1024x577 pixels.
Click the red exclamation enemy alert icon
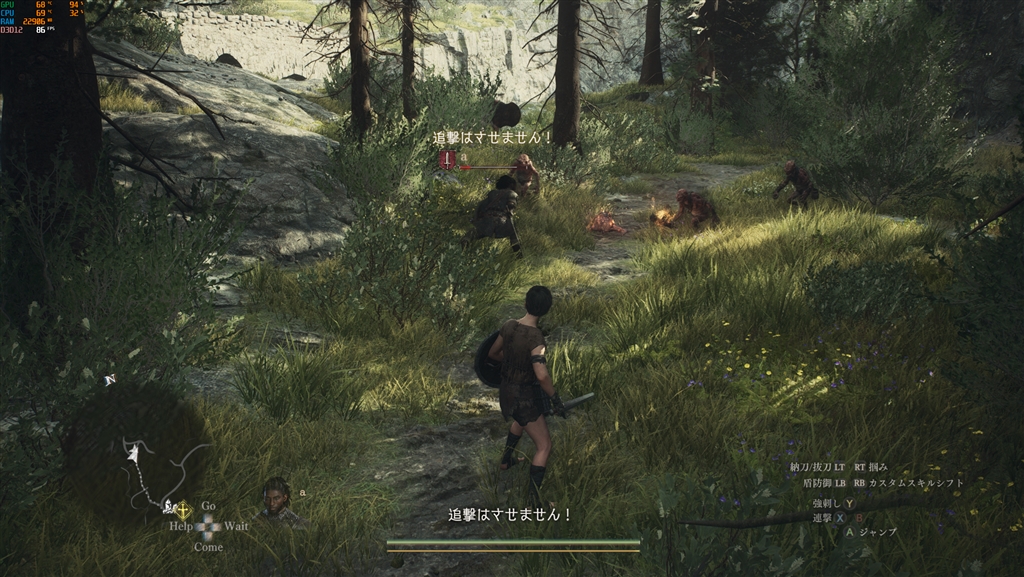coord(448,159)
